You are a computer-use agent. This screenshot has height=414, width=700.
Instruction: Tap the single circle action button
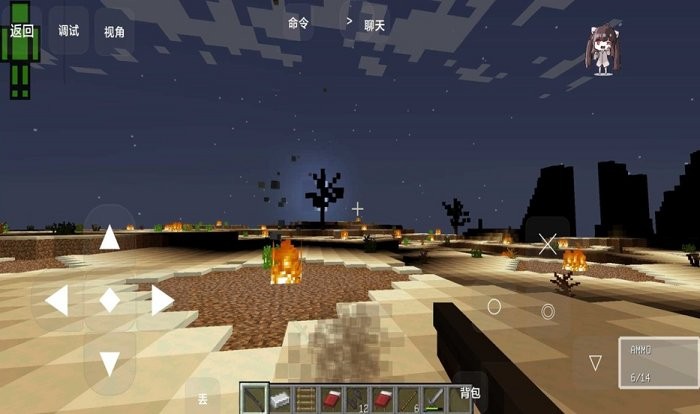point(494,306)
